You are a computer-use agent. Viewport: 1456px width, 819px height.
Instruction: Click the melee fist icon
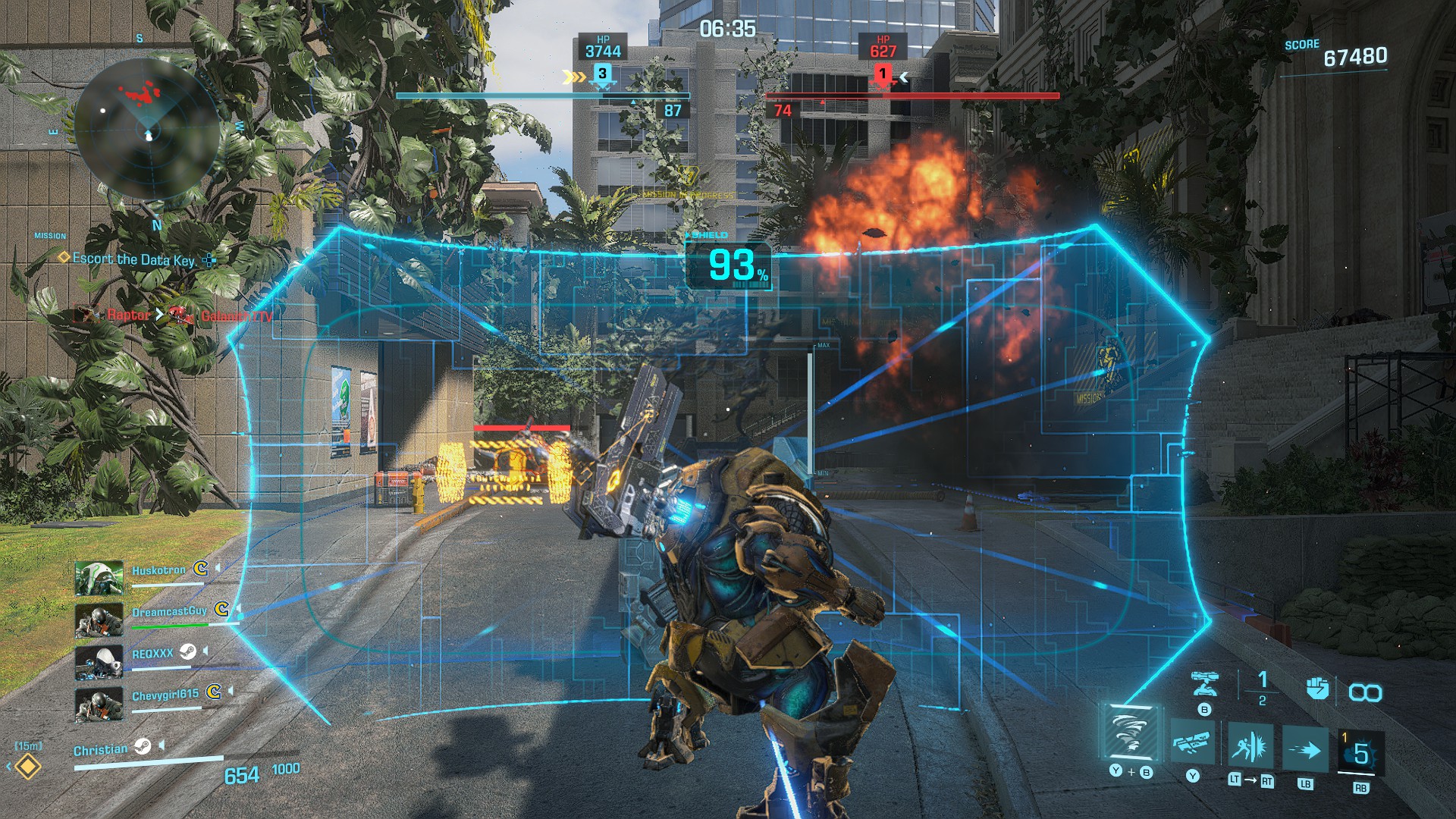tap(1317, 689)
